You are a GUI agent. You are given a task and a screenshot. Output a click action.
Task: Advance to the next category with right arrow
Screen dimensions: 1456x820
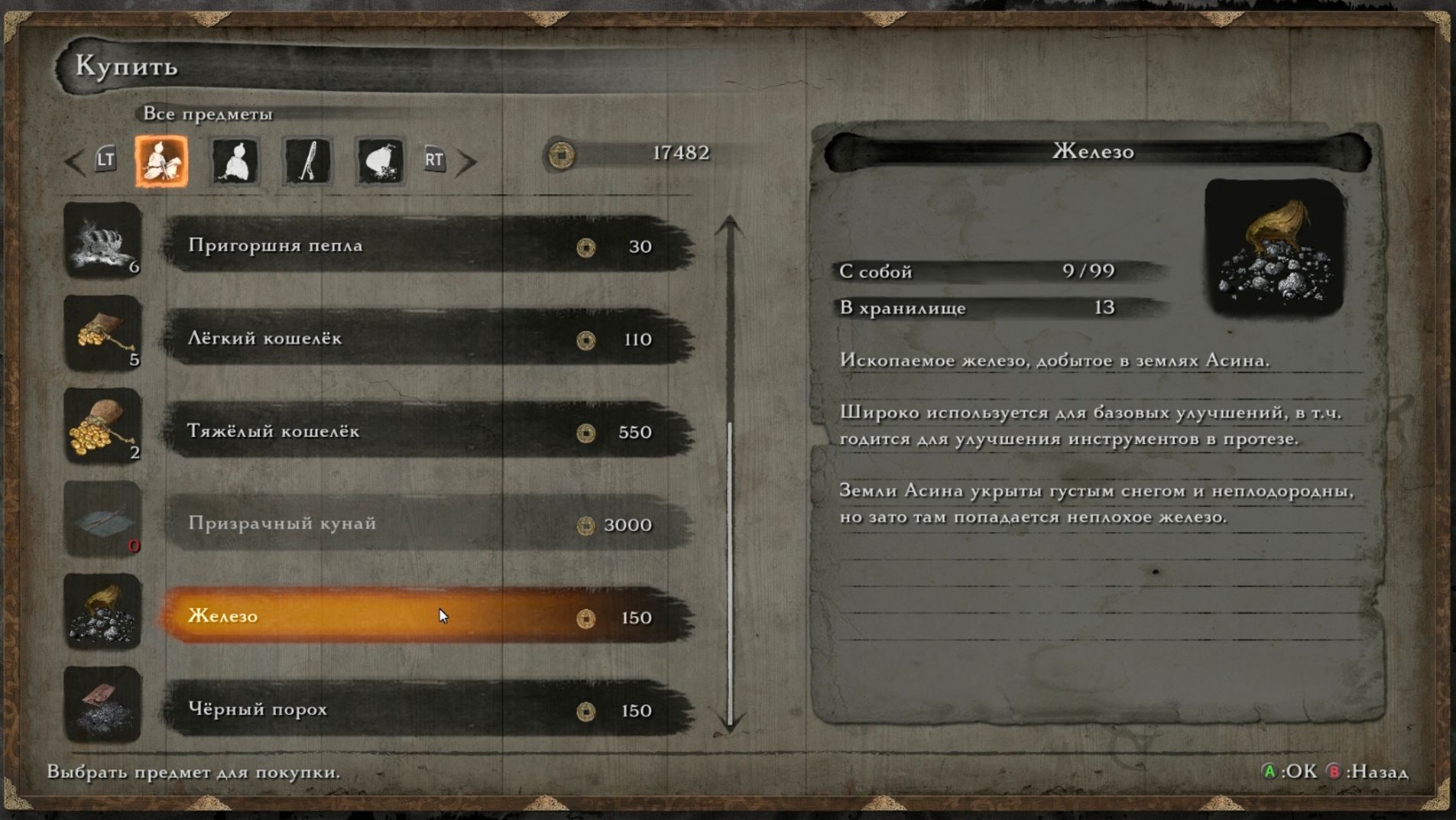[x=466, y=161]
